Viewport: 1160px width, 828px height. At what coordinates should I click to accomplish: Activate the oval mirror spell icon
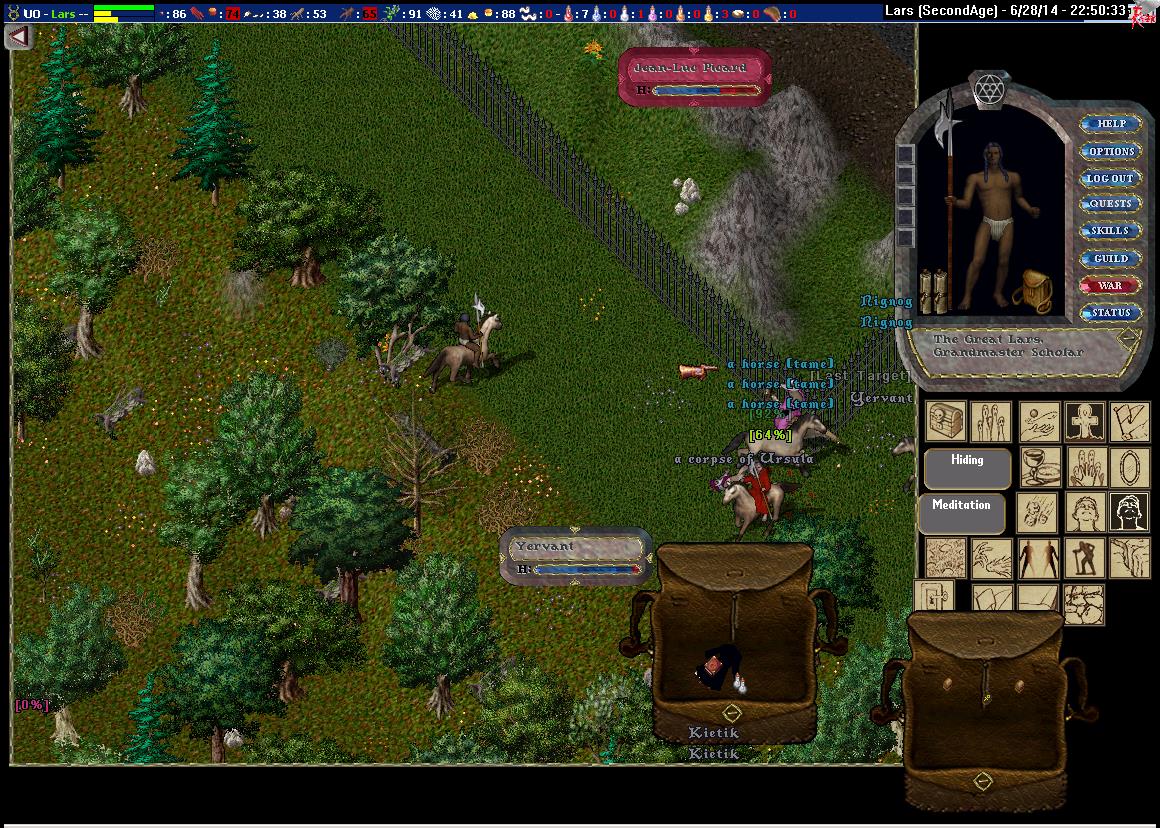point(1129,467)
